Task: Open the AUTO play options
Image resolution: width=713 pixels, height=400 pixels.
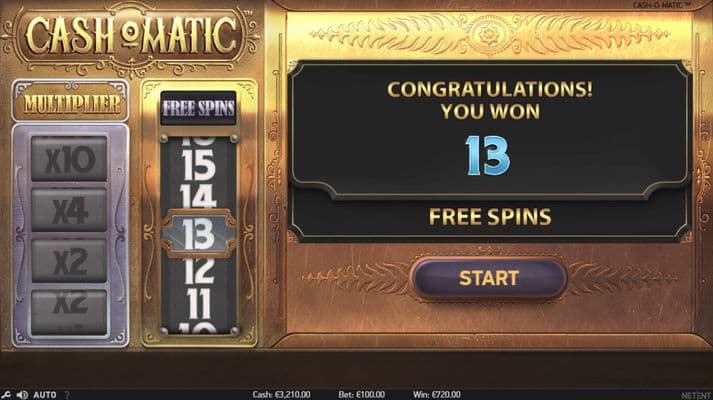Action: pos(45,394)
